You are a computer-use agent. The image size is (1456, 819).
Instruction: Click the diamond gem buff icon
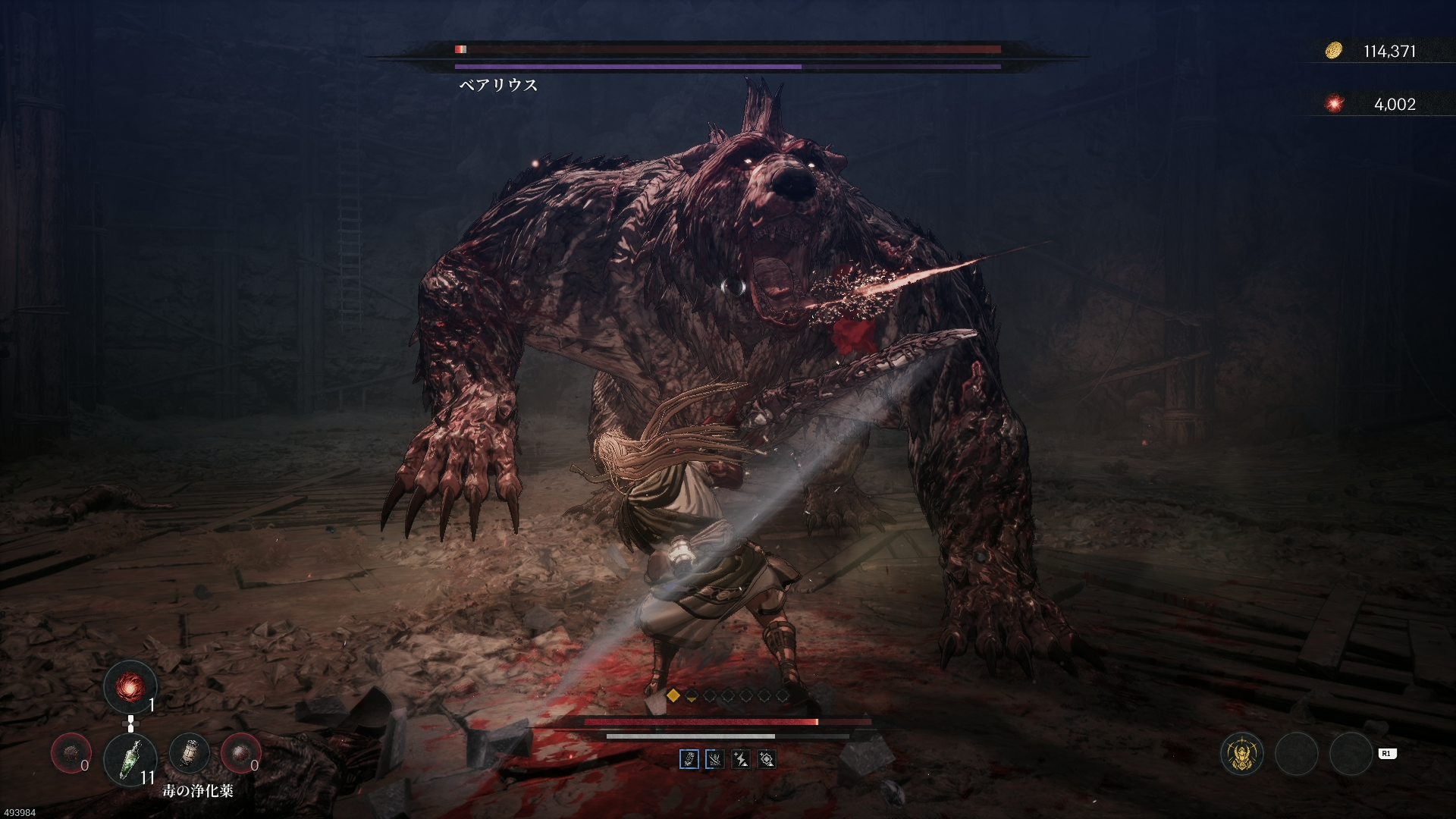coord(767,759)
